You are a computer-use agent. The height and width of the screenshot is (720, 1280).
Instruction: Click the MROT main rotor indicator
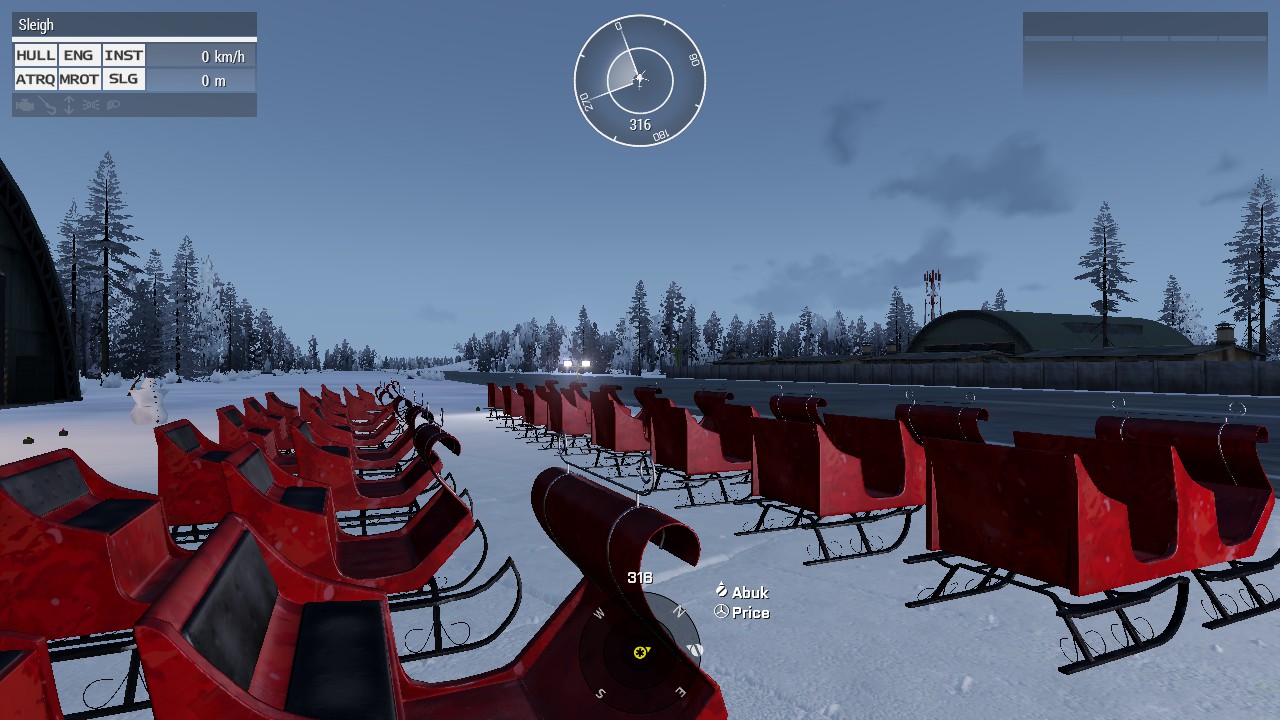pos(78,80)
